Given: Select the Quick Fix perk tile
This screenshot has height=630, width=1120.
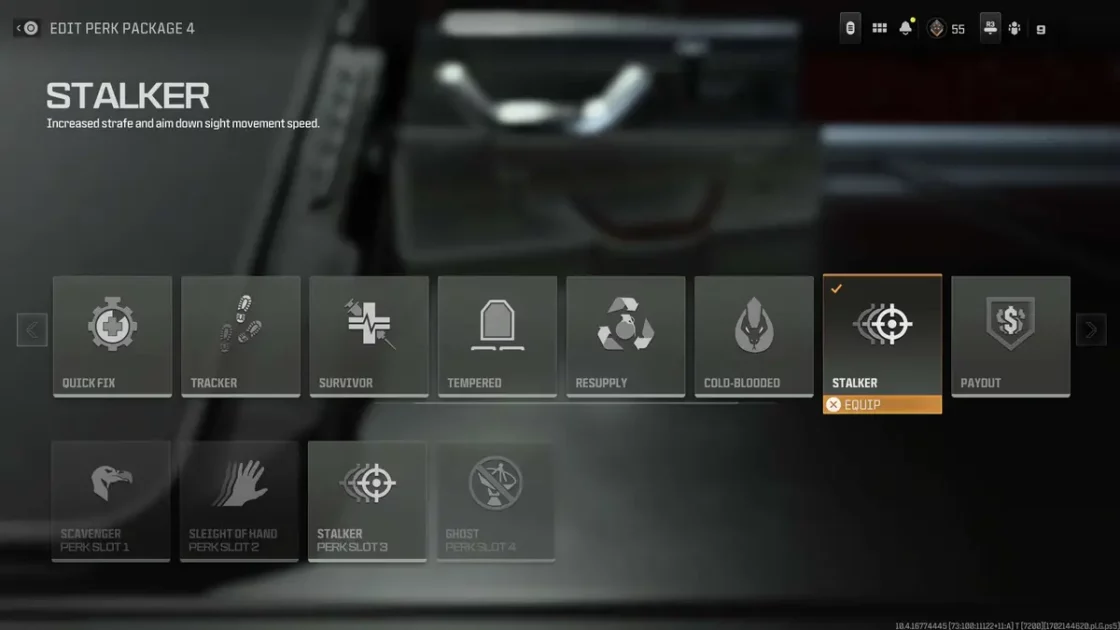Looking at the screenshot, I should click(112, 336).
